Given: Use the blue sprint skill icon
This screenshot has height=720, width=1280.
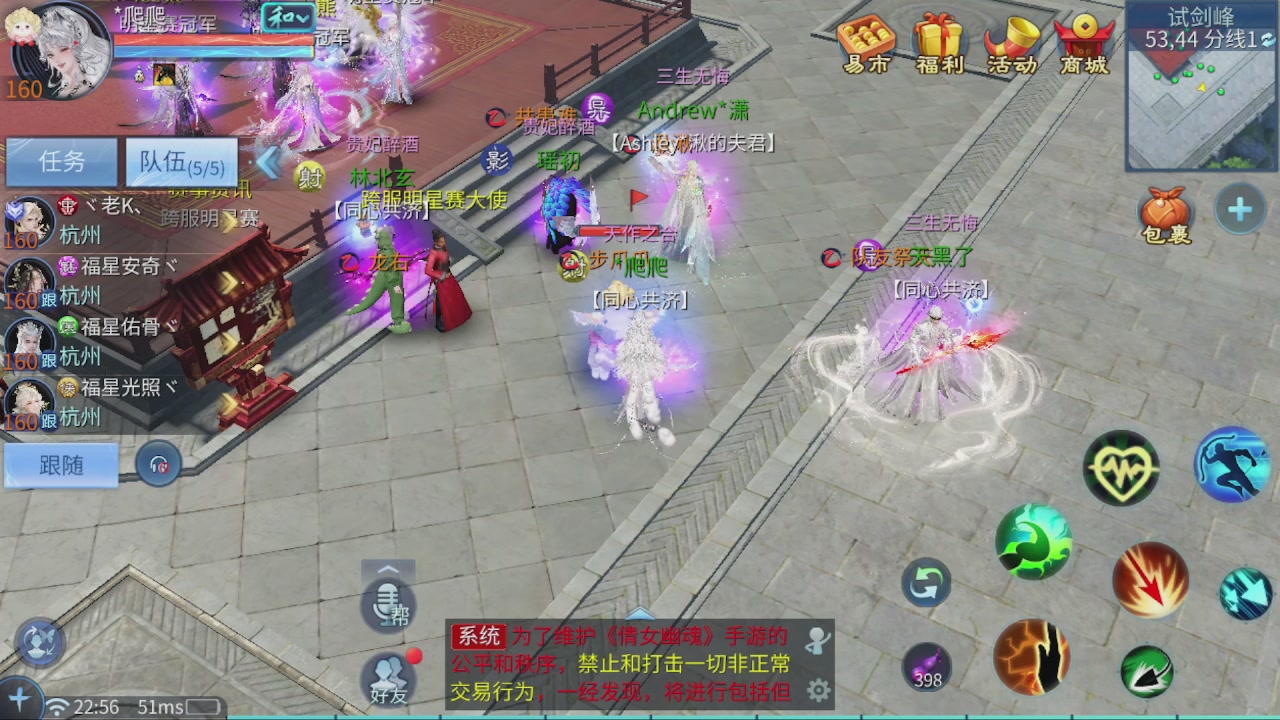Looking at the screenshot, I should click(1232, 467).
